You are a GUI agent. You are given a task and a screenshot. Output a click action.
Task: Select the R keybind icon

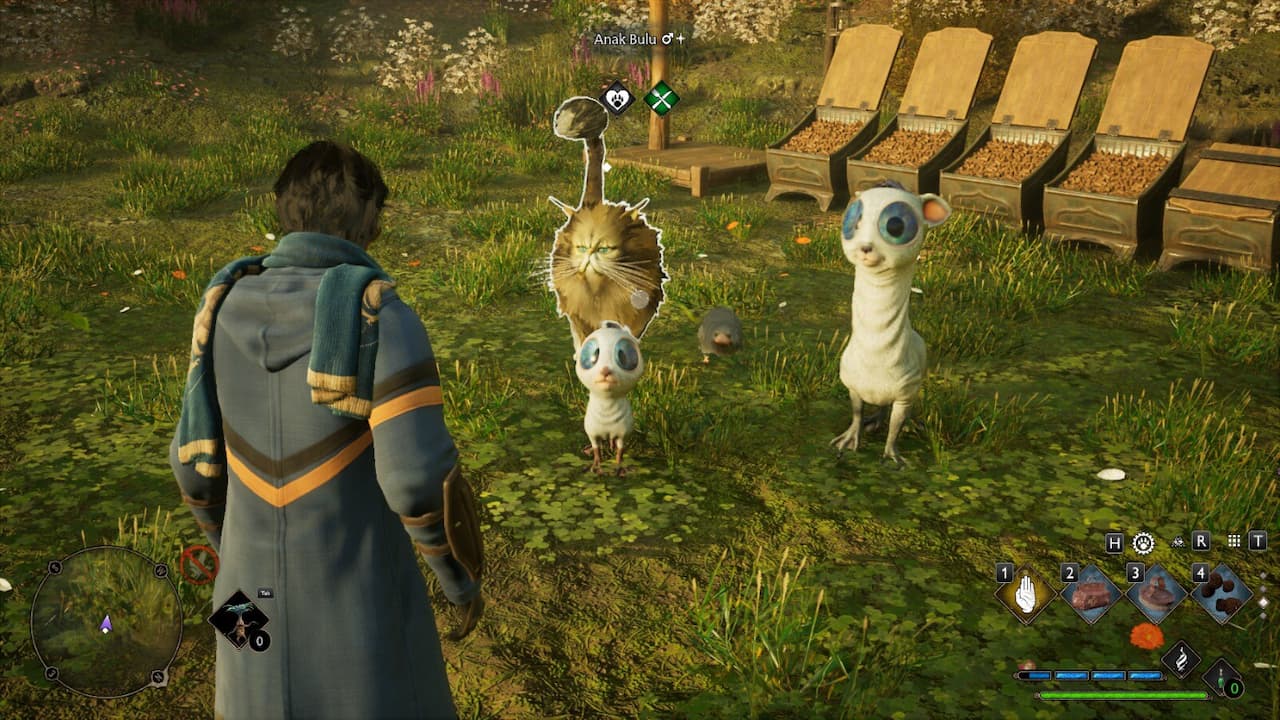pos(1202,542)
